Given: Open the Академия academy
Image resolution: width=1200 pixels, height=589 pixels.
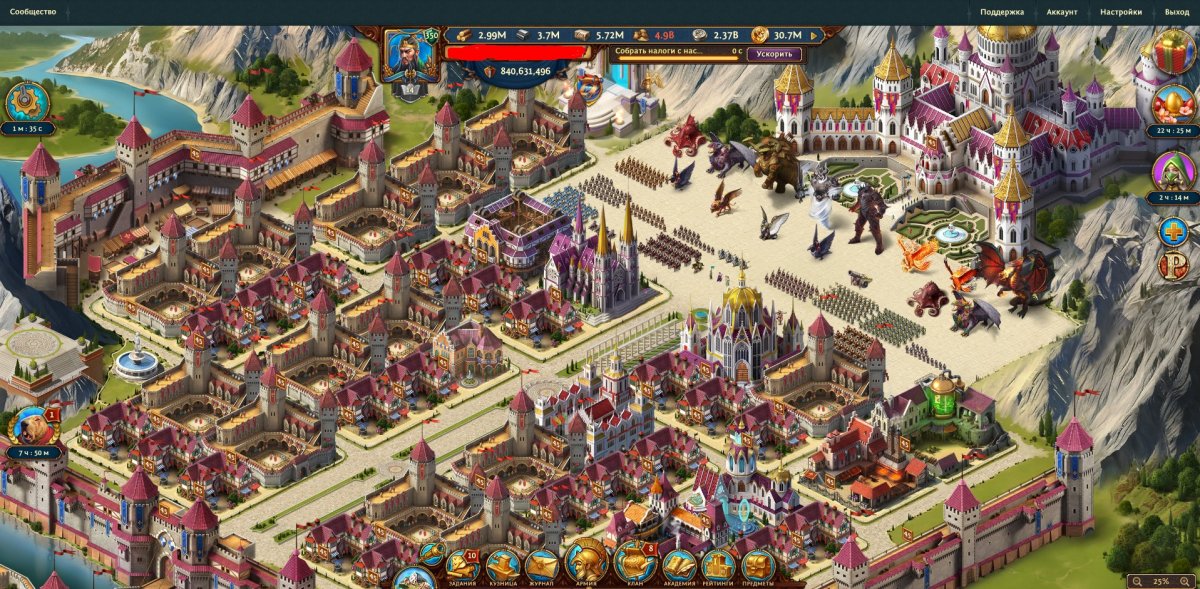Looking at the screenshot, I should click(679, 566).
